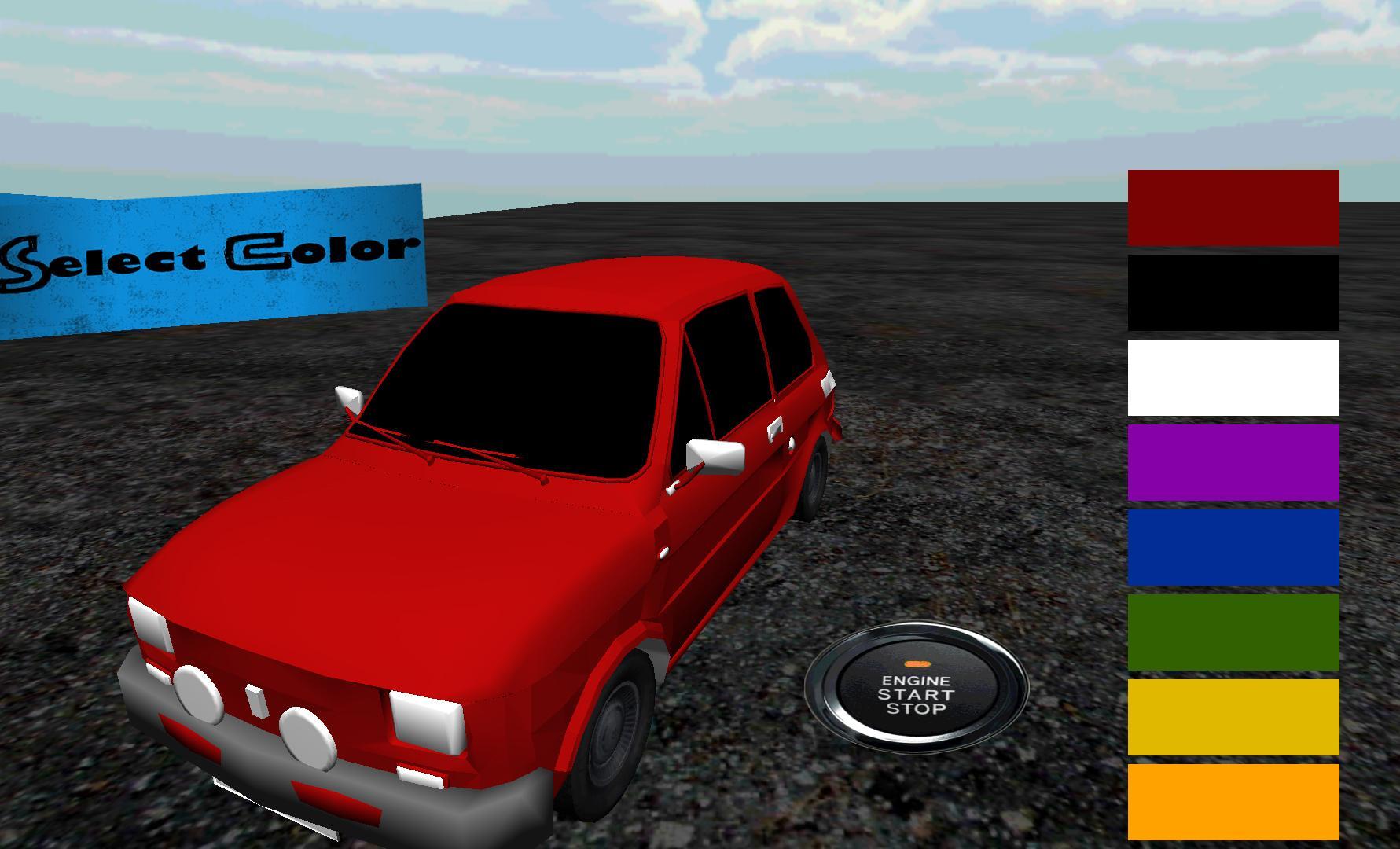Viewport: 1400px width, 849px height.
Task: Select the dark red paint swatch
Action: click(x=1233, y=210)
